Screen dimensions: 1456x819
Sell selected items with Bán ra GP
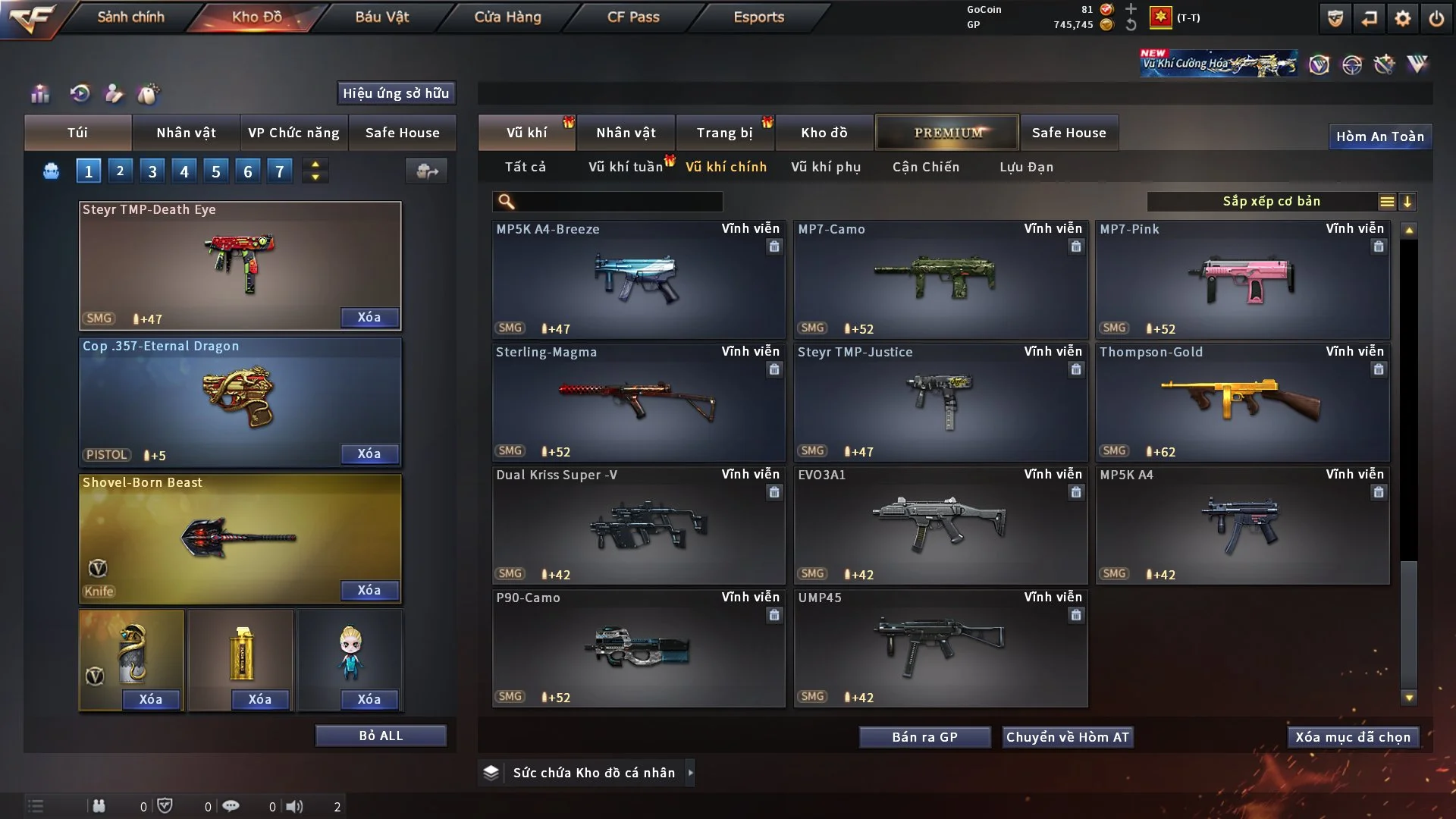[x=924, y=737]
